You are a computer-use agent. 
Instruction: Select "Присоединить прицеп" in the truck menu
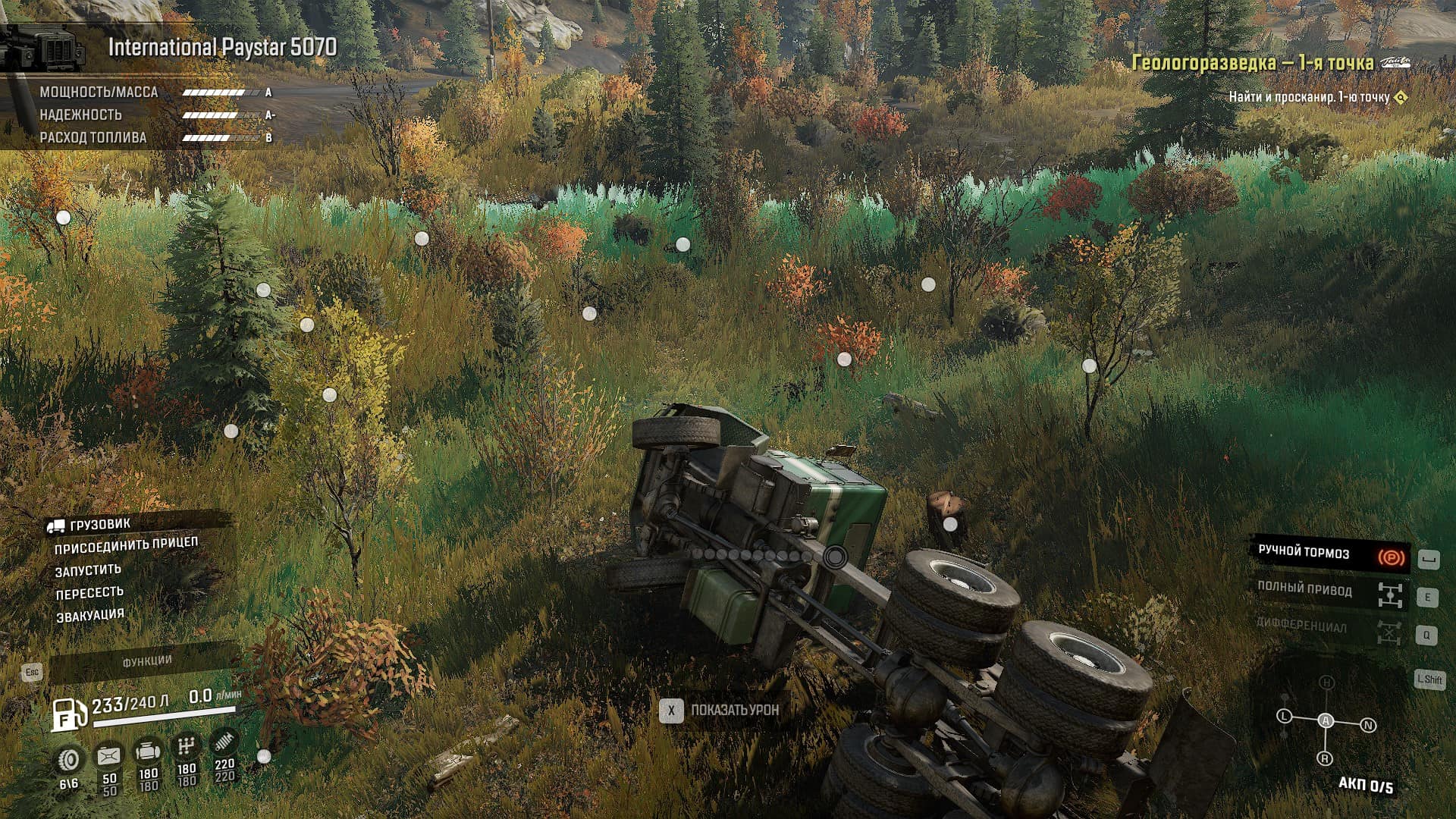tap(126, 545)
